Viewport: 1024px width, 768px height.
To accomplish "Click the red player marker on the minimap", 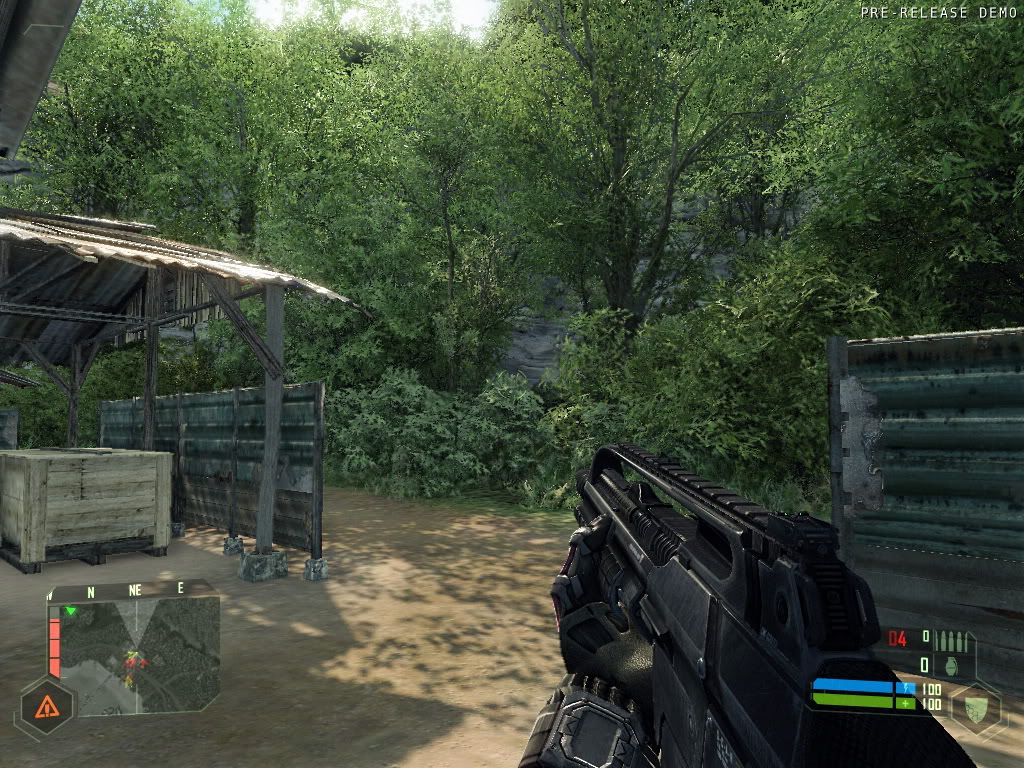I will (133, 661).
